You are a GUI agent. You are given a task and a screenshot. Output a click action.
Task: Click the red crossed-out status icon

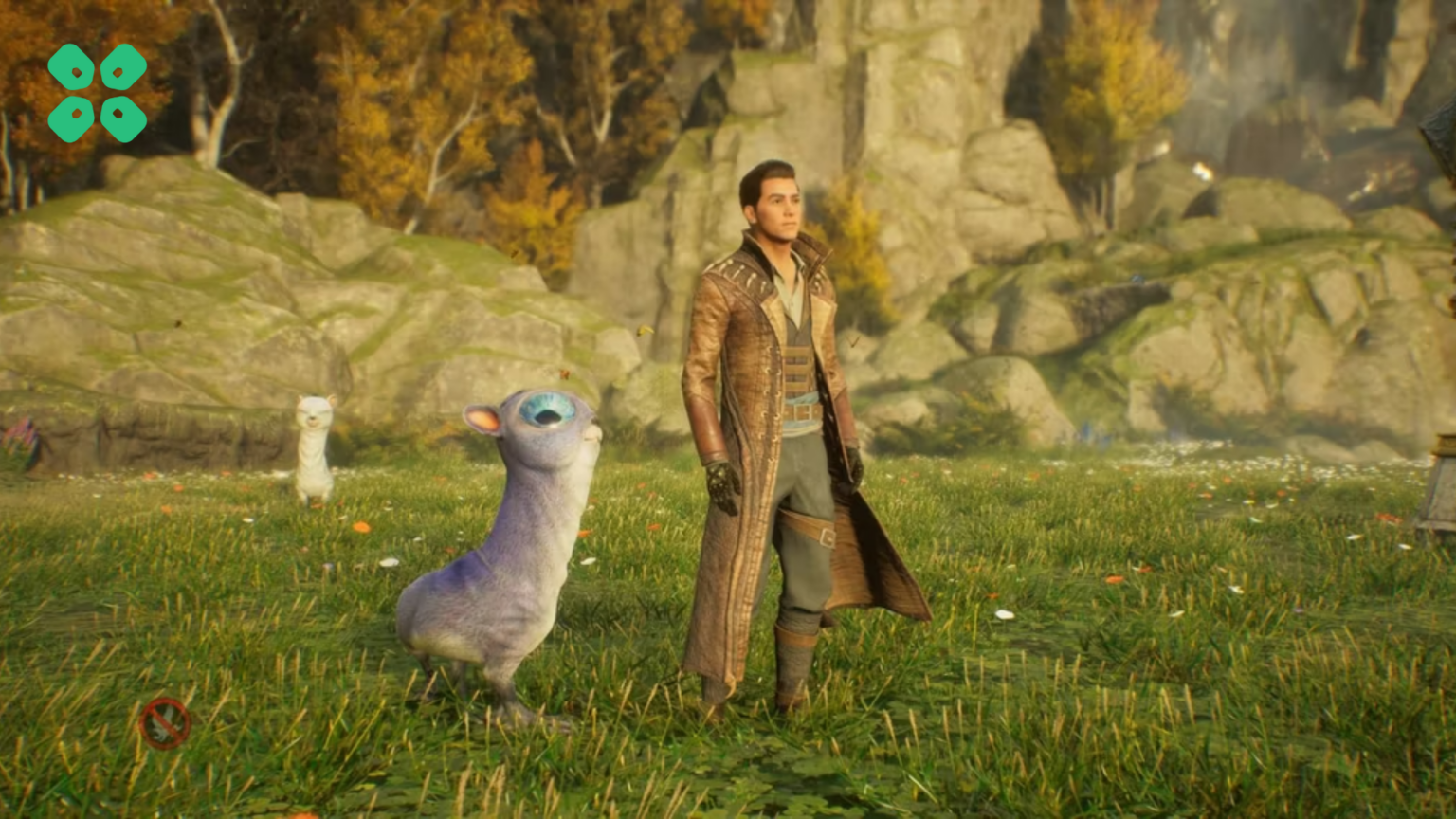[x=165, y=723]
